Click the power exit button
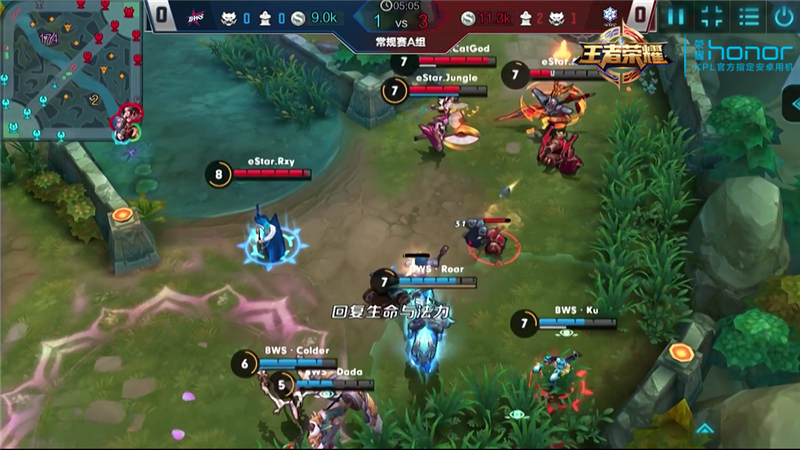800x450 pixels. 783,16
